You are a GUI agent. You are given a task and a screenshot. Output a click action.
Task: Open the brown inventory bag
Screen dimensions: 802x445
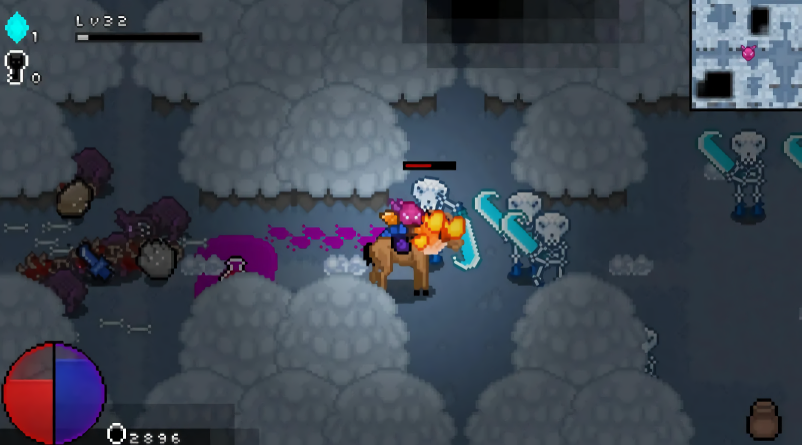pos(764,419)
